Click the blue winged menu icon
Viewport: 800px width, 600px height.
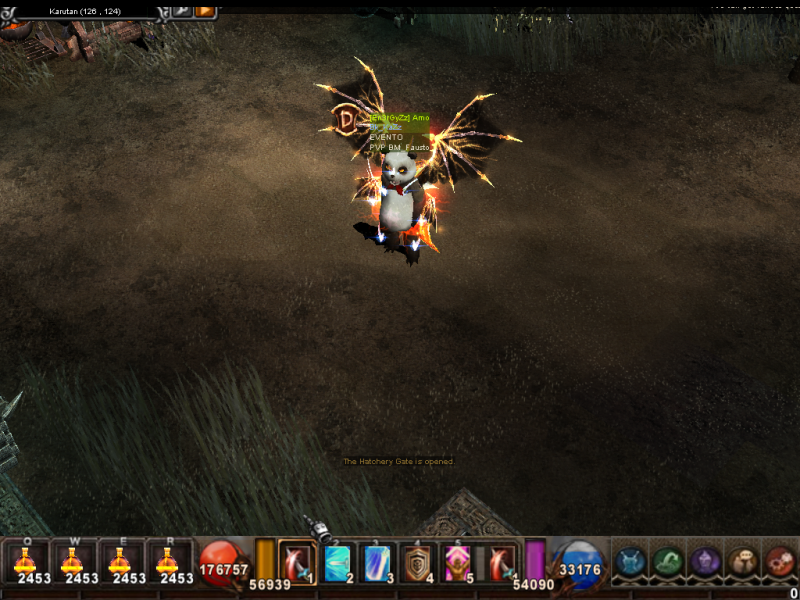[x=630, y=562]
